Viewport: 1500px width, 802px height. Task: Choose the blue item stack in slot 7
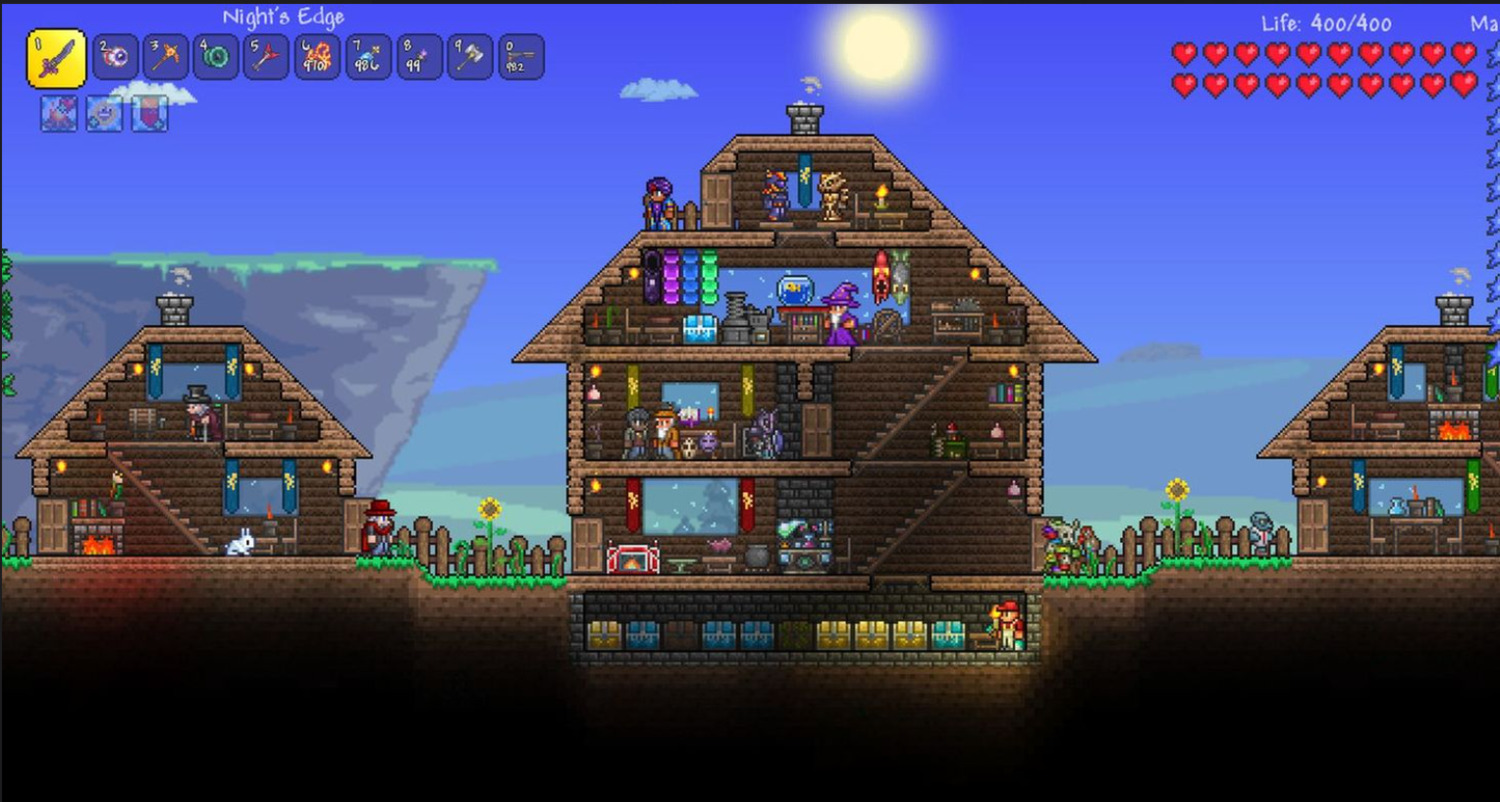pos(369,58)
